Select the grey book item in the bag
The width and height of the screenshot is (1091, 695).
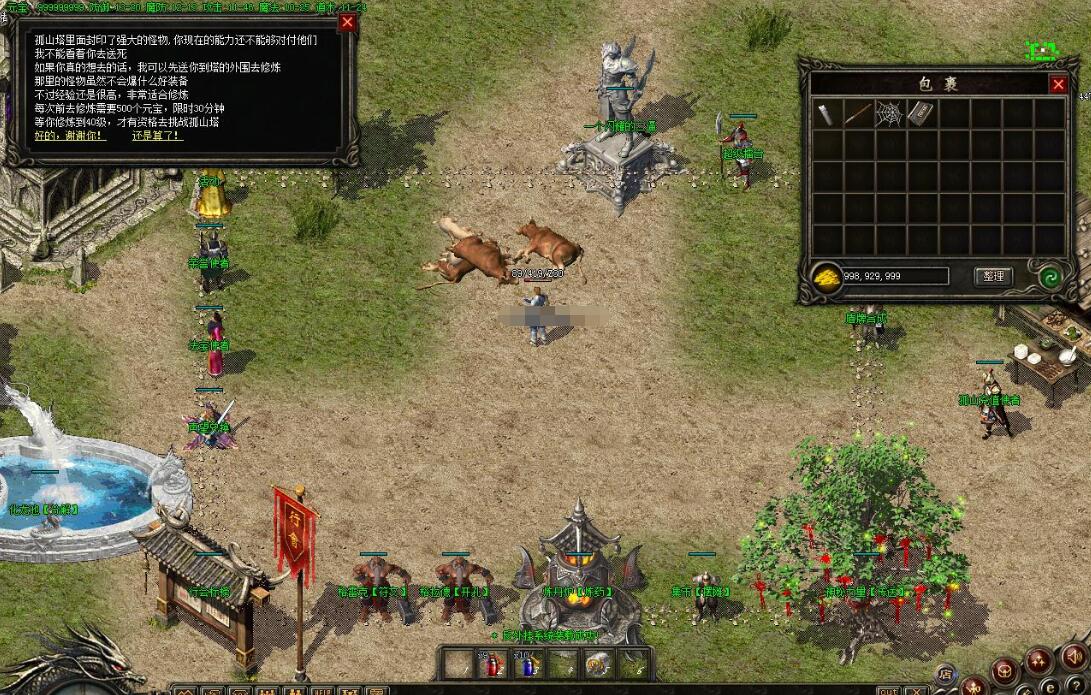[920, 113]
